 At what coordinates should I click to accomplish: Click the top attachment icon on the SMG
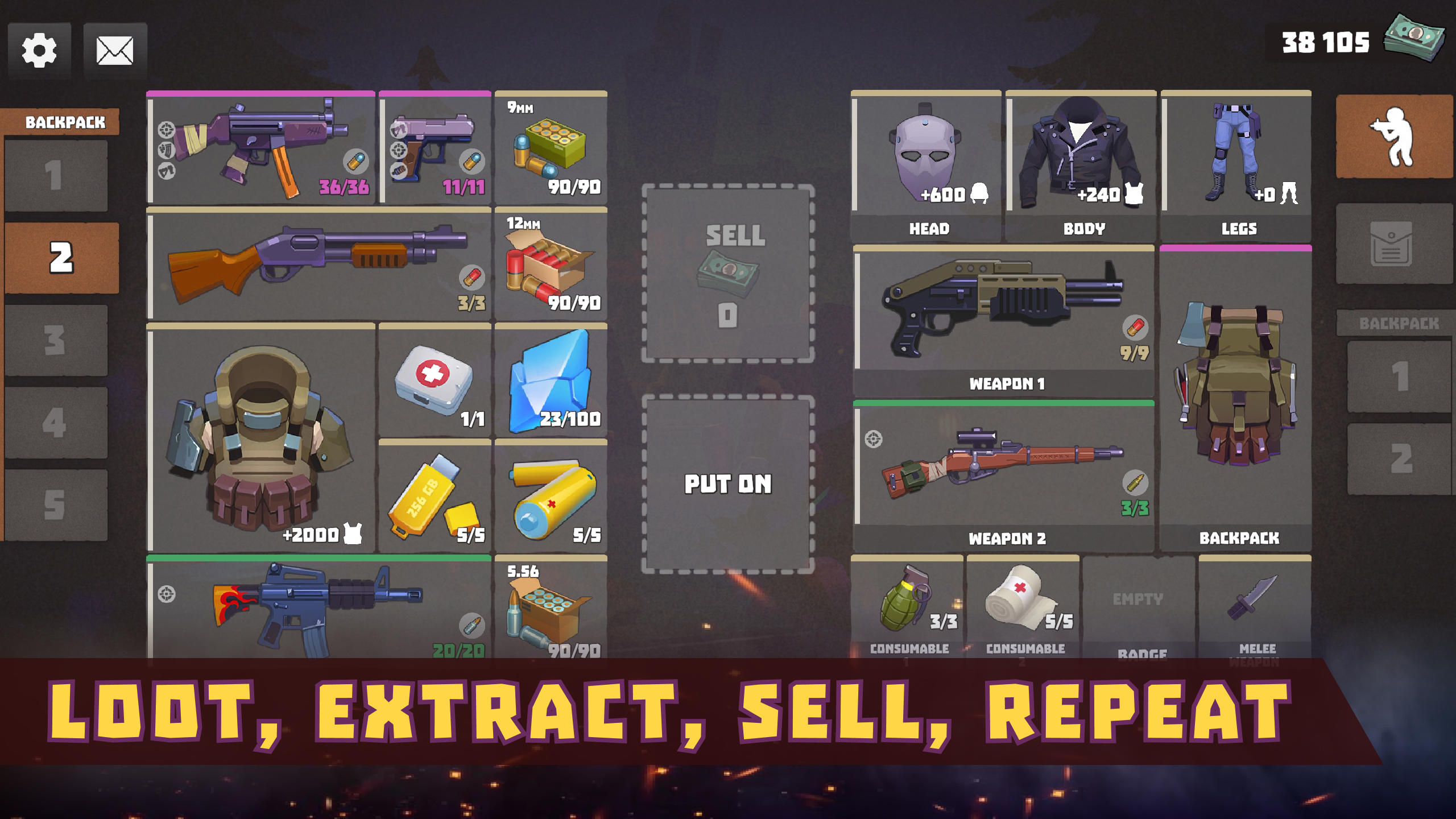167,130
